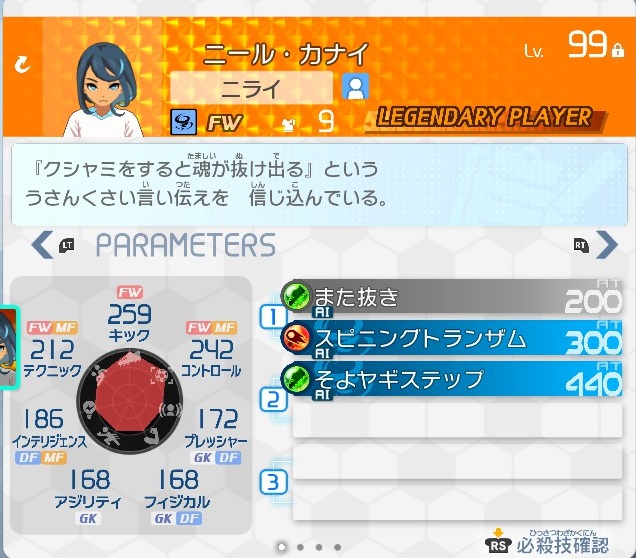
Task: Click the ニライ nickname field
Action: 251,87
